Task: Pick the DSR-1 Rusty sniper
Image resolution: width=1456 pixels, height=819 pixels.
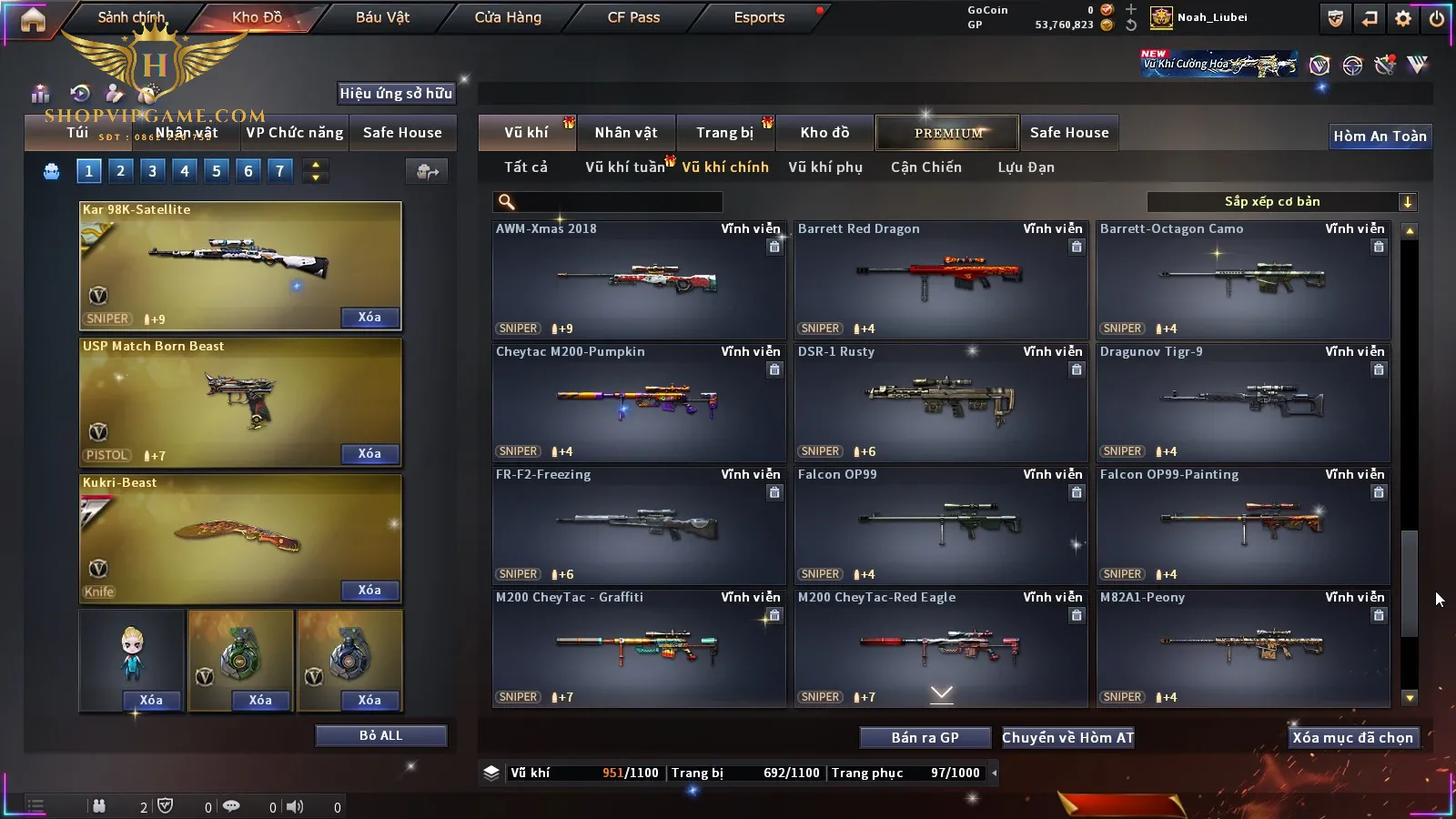Action: coord(940,403)
